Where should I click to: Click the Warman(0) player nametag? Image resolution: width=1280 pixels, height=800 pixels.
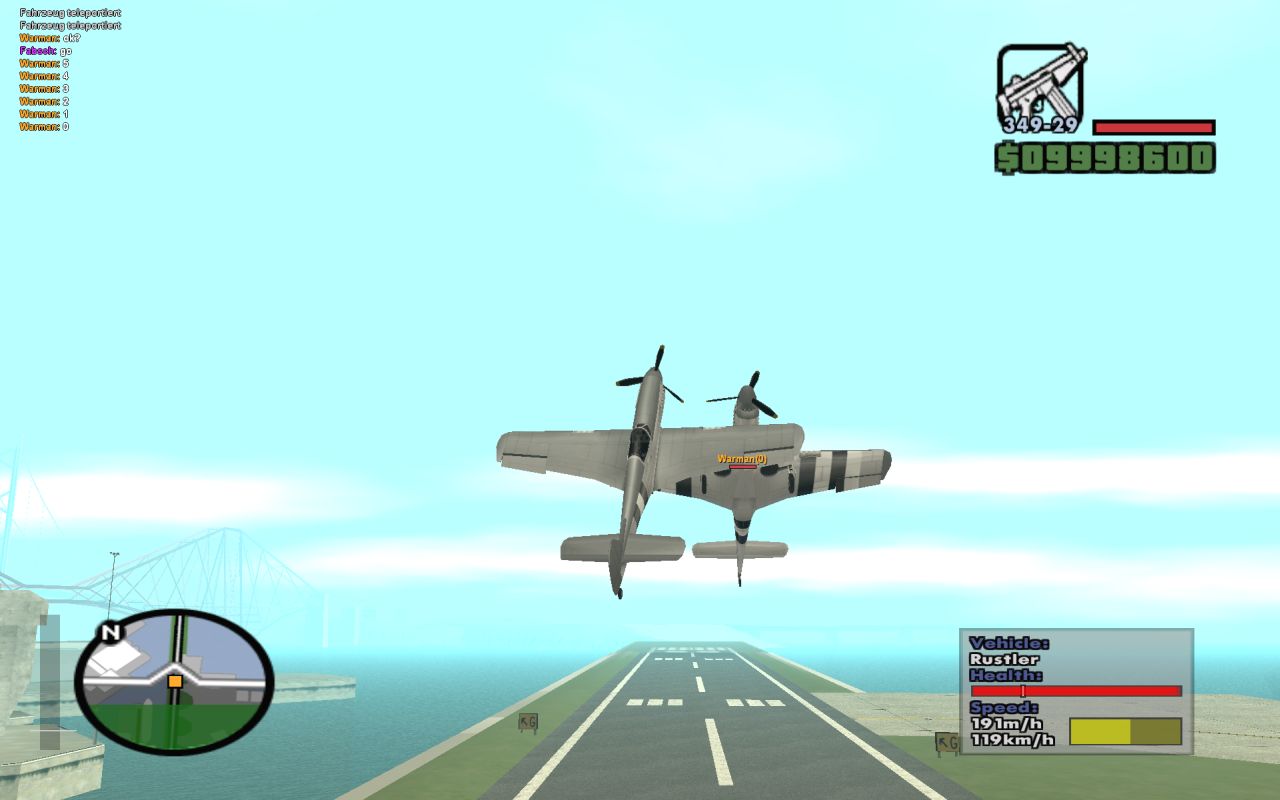pos(741,459)
